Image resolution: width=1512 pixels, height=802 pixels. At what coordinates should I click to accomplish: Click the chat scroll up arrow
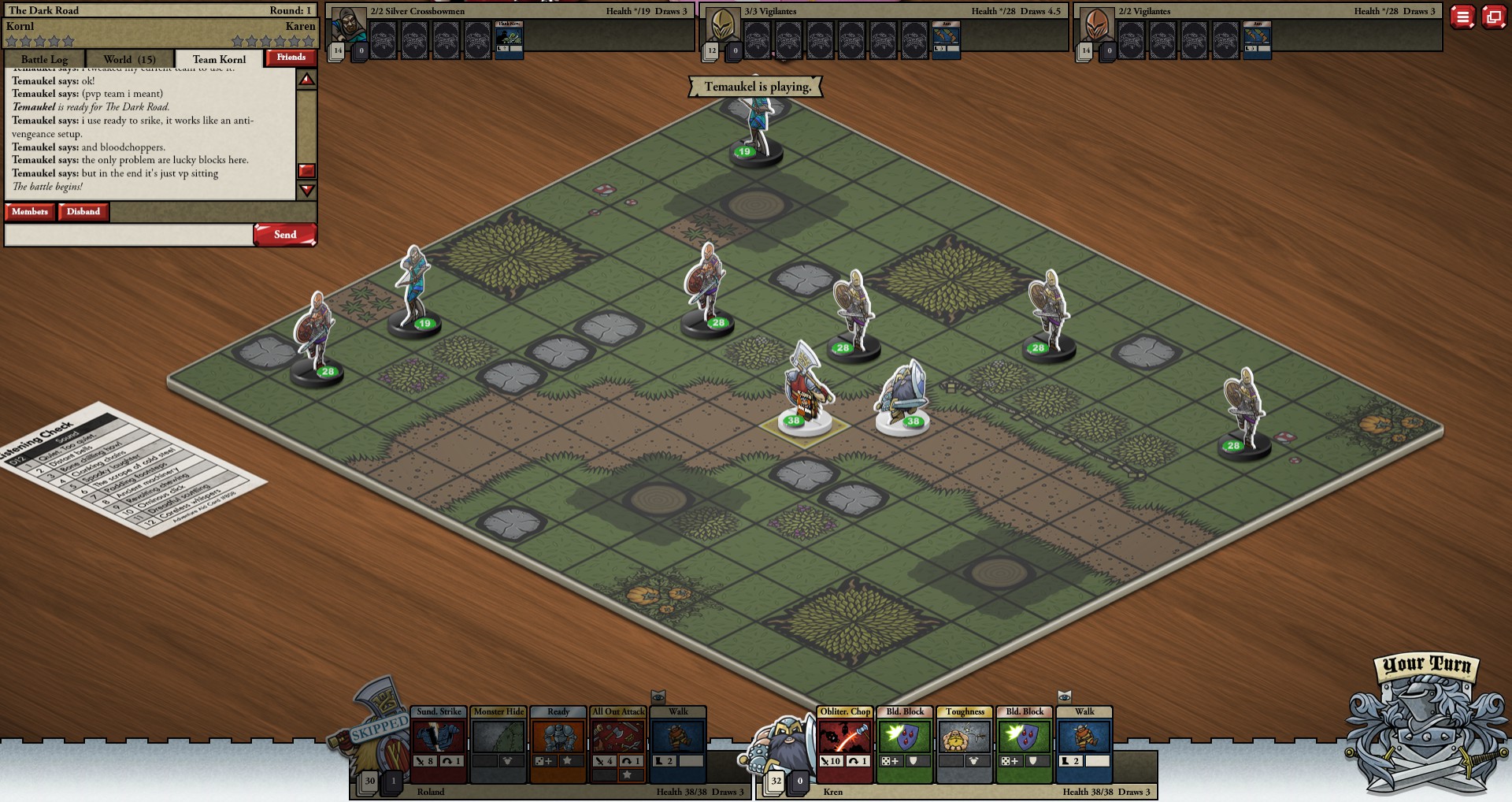[306, 80]
